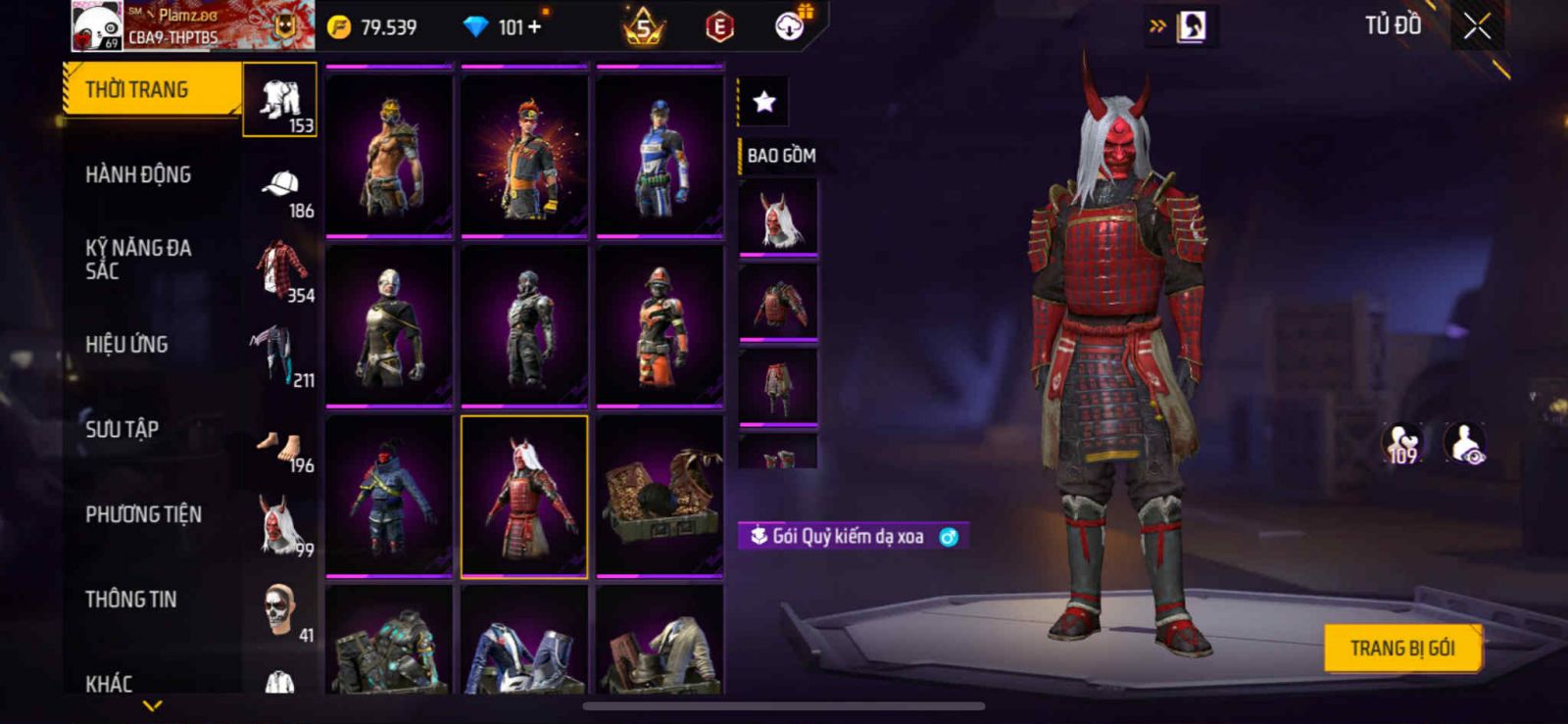The height and width of the screenshot is (724, 1568).
Task: Switch to THÔNG TIN tab
Action: (x=130, y=600)
